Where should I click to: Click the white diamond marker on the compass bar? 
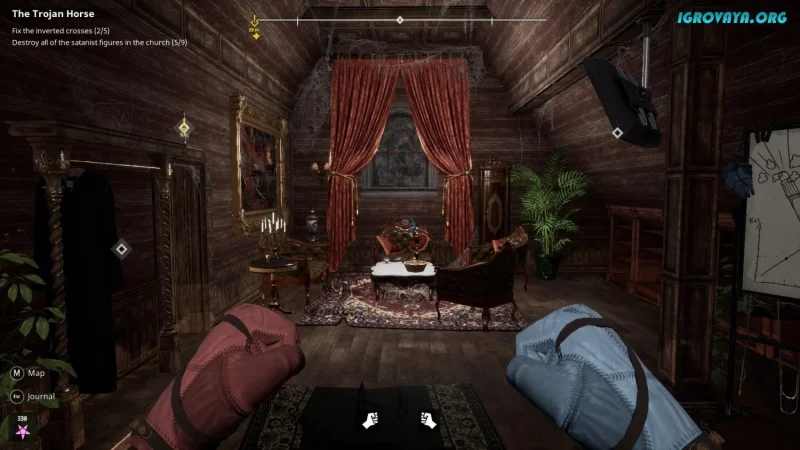tap(400, 20)
